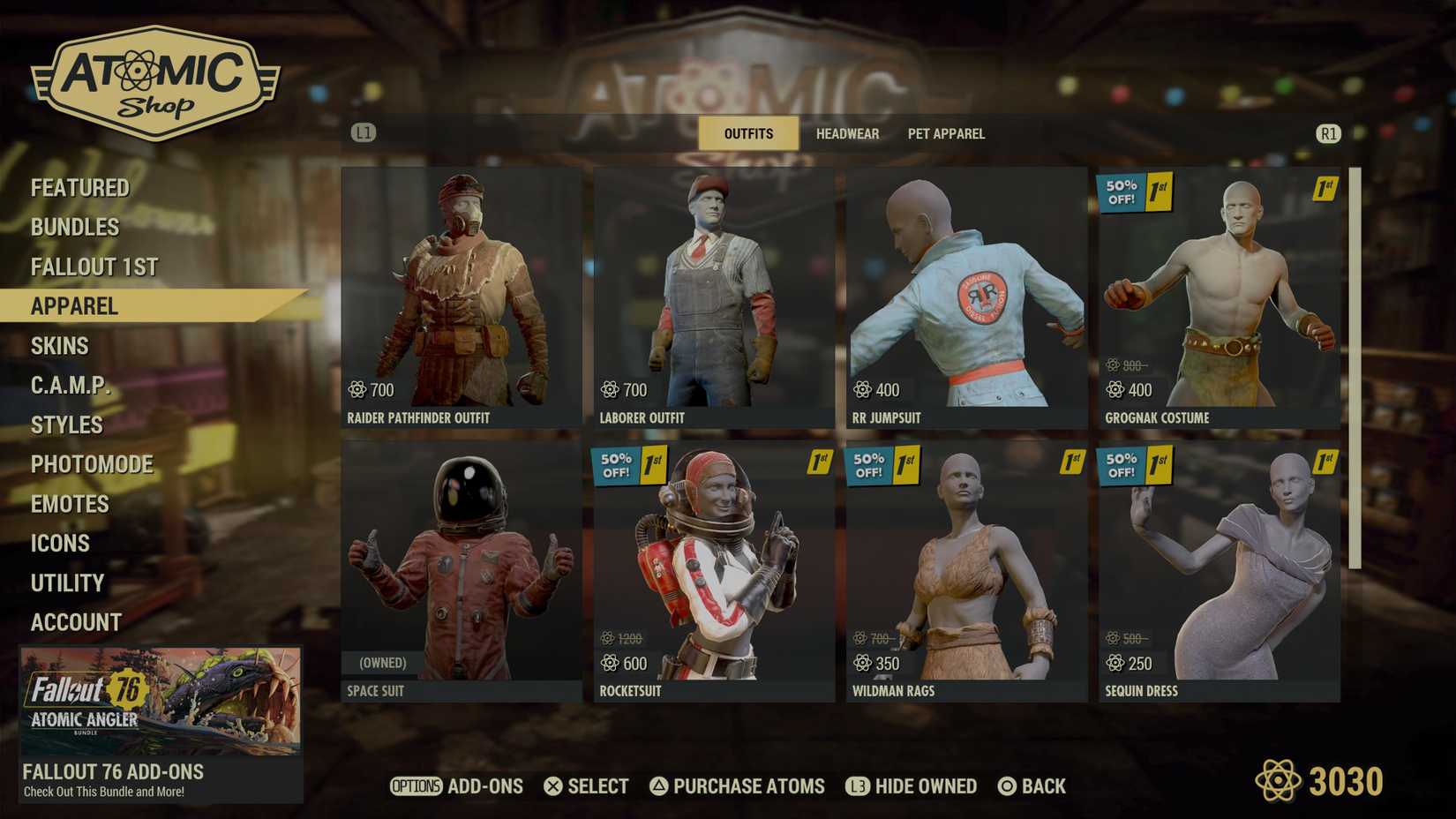The width and height of the screenshot is (1456, 819).
Task: Click BACK in the bottom control bar
Action: click(1033, 785)
